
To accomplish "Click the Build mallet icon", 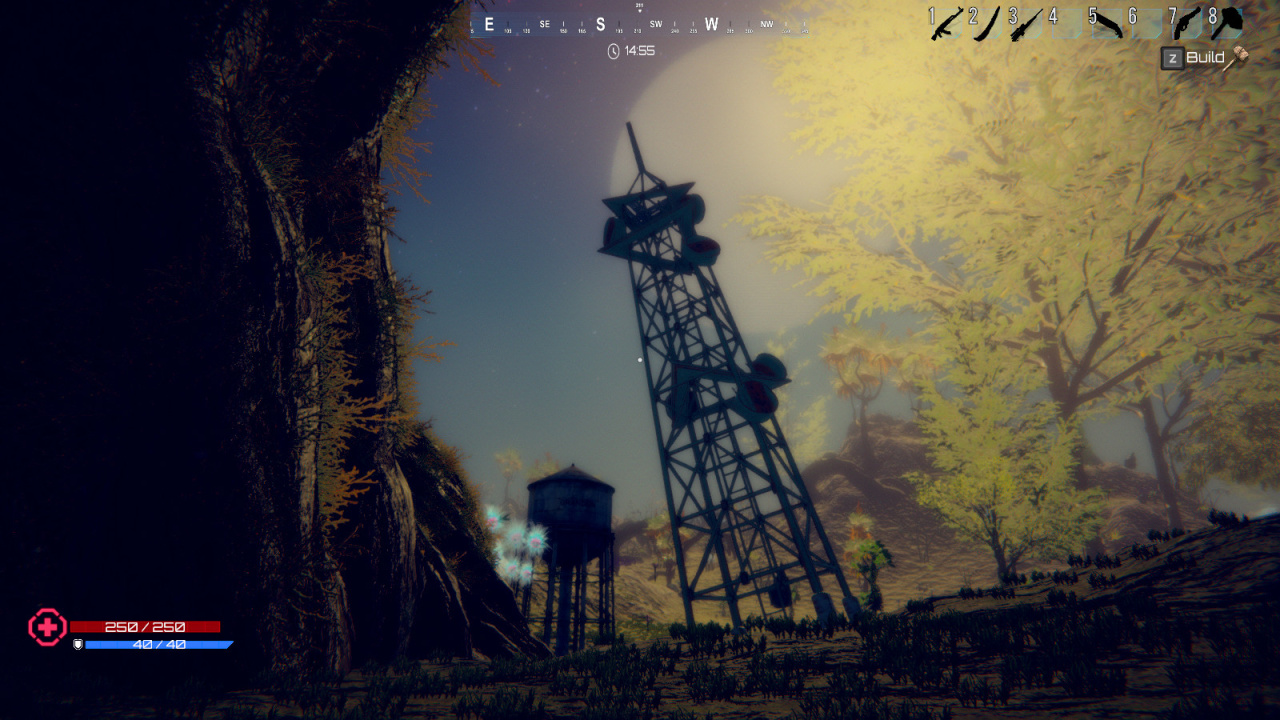I will [x=1239, y=58].
